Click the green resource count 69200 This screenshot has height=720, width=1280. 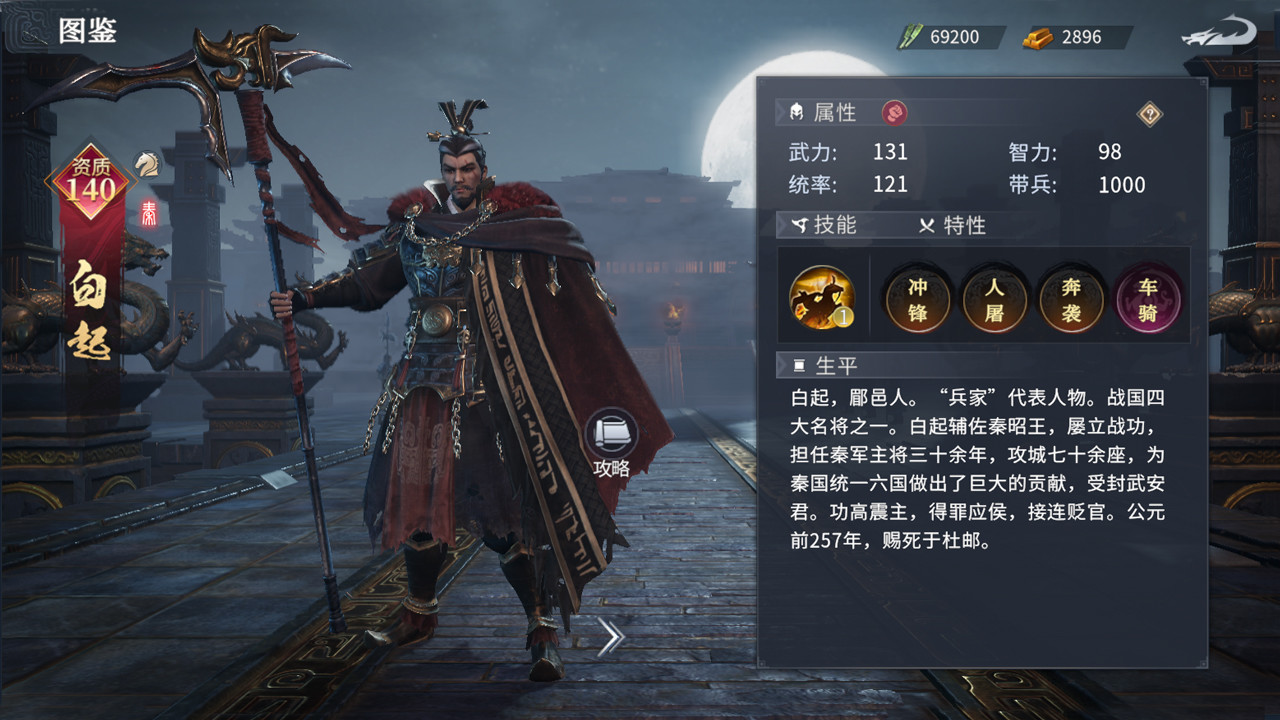point(957,37)
